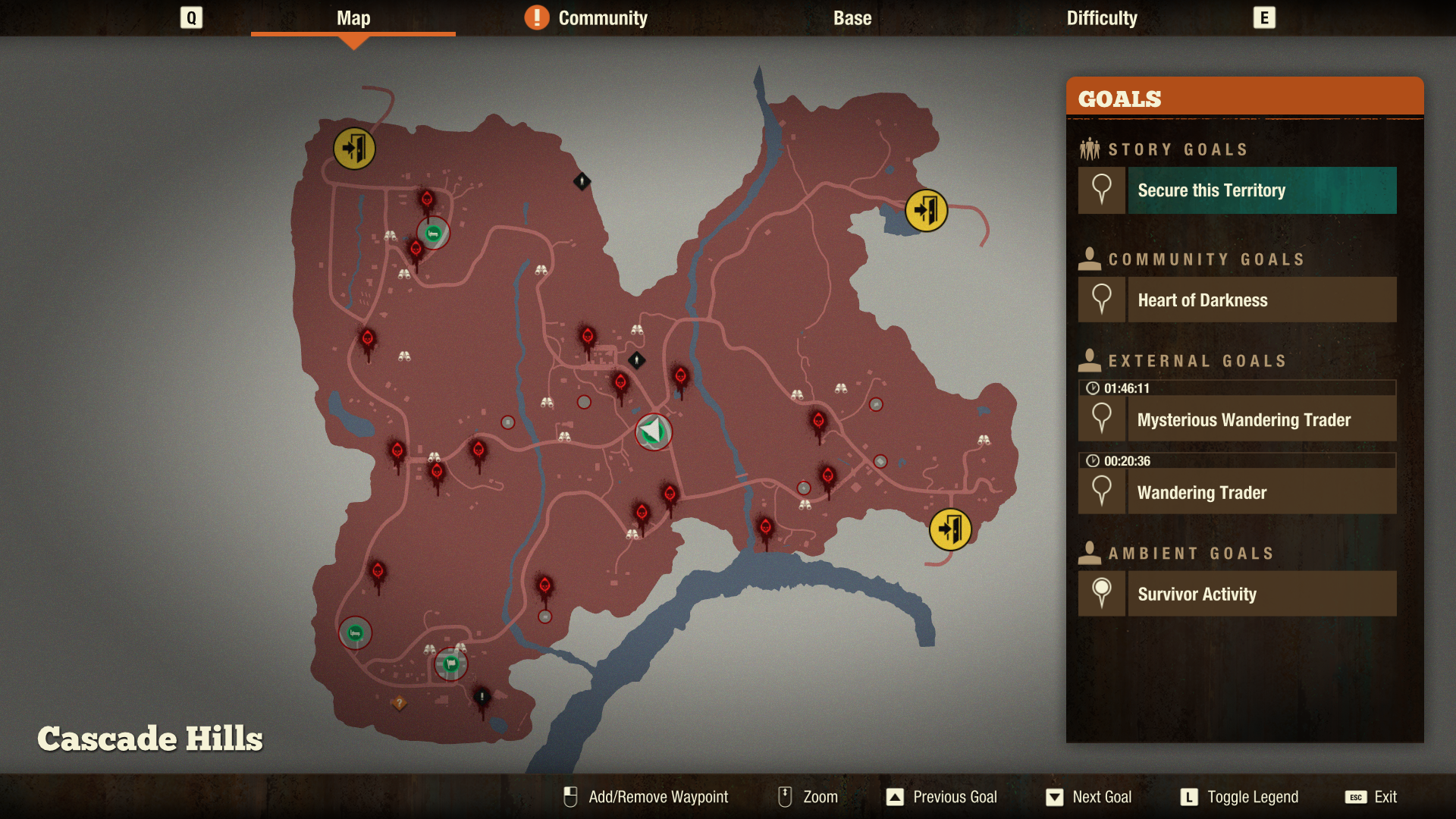Image resolution: width=1456 pixels, height=819 pixels.
Task: Open the Base tab
Action: [x=851, y=17]
